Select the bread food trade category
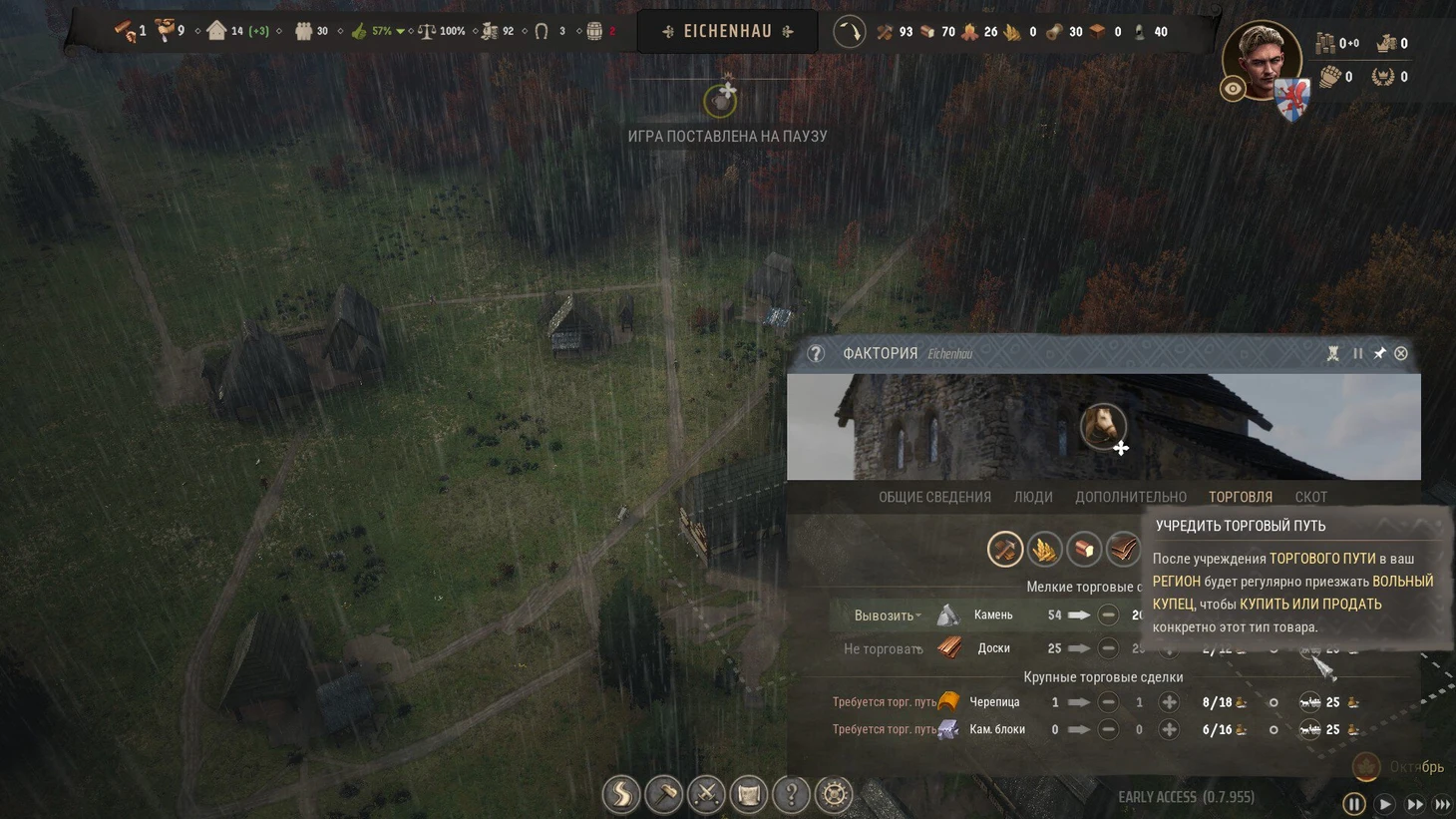Screen dimensions: 1456x819 pyautogui.click(x=1083, y=549)
